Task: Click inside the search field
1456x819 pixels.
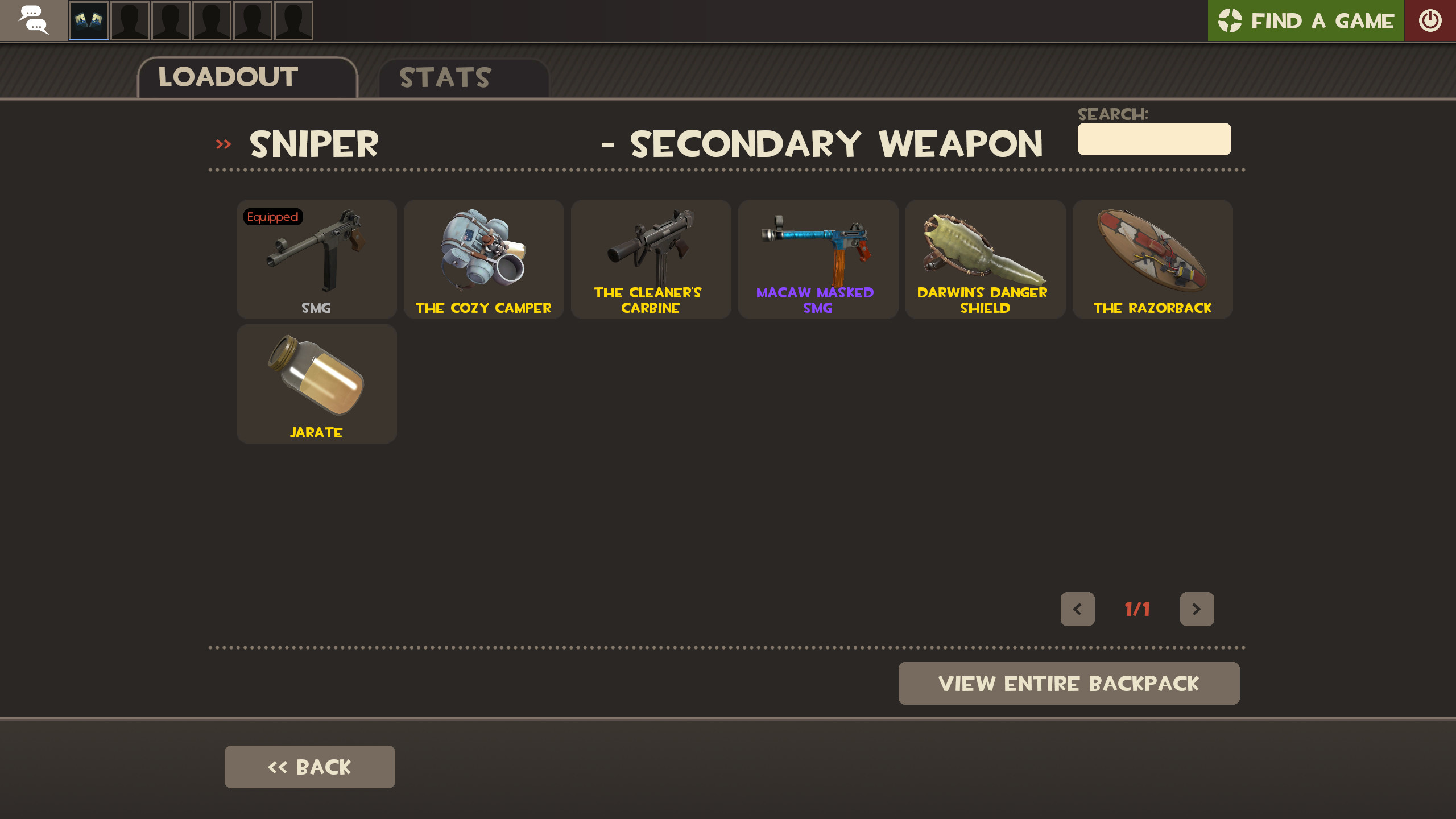Action: coord(1153,138)
